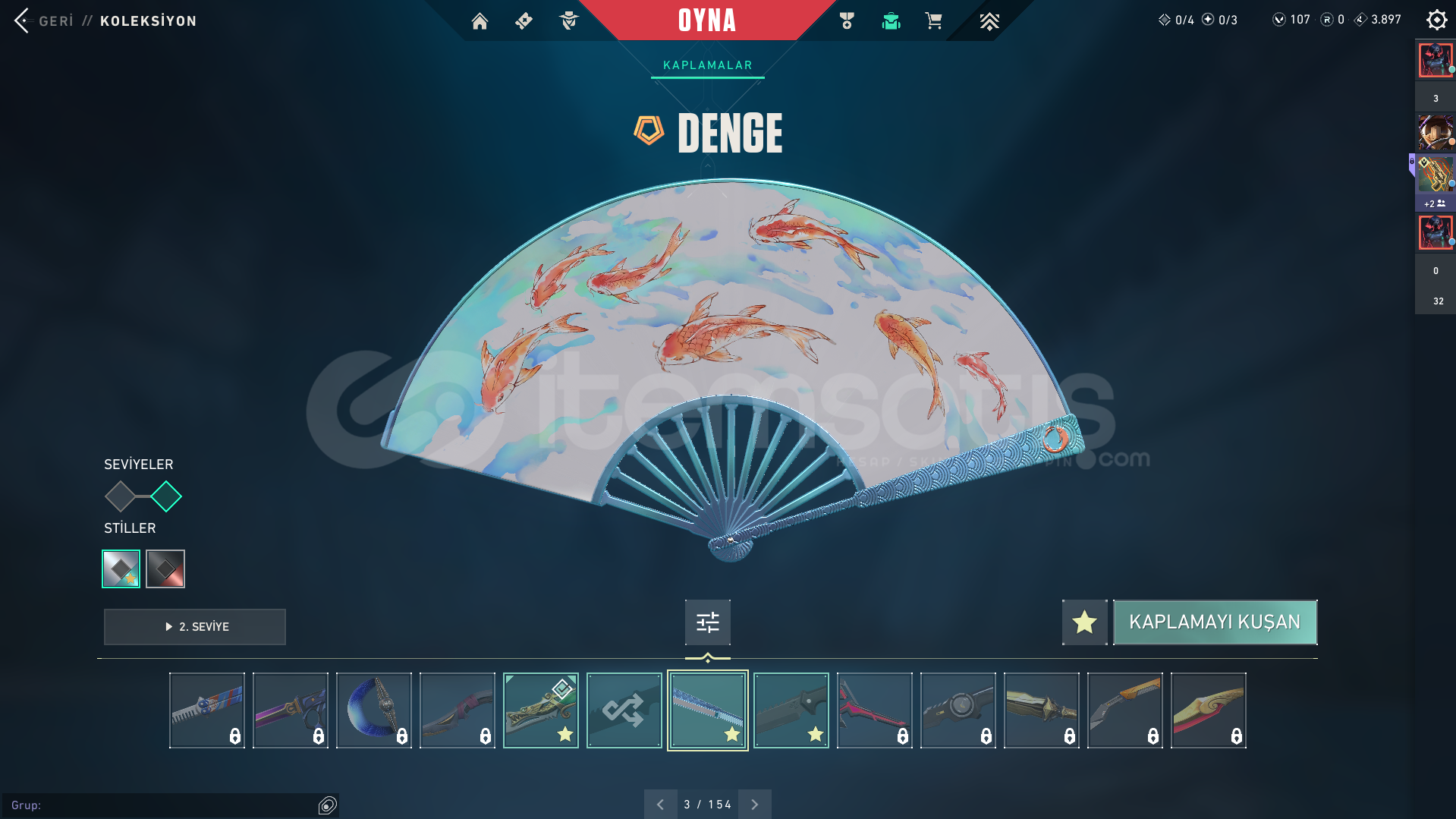Image resolution: width=1456 pixels, height=819 pixels.
Task: Open the settings gear
Action: tap(1436, 20)
